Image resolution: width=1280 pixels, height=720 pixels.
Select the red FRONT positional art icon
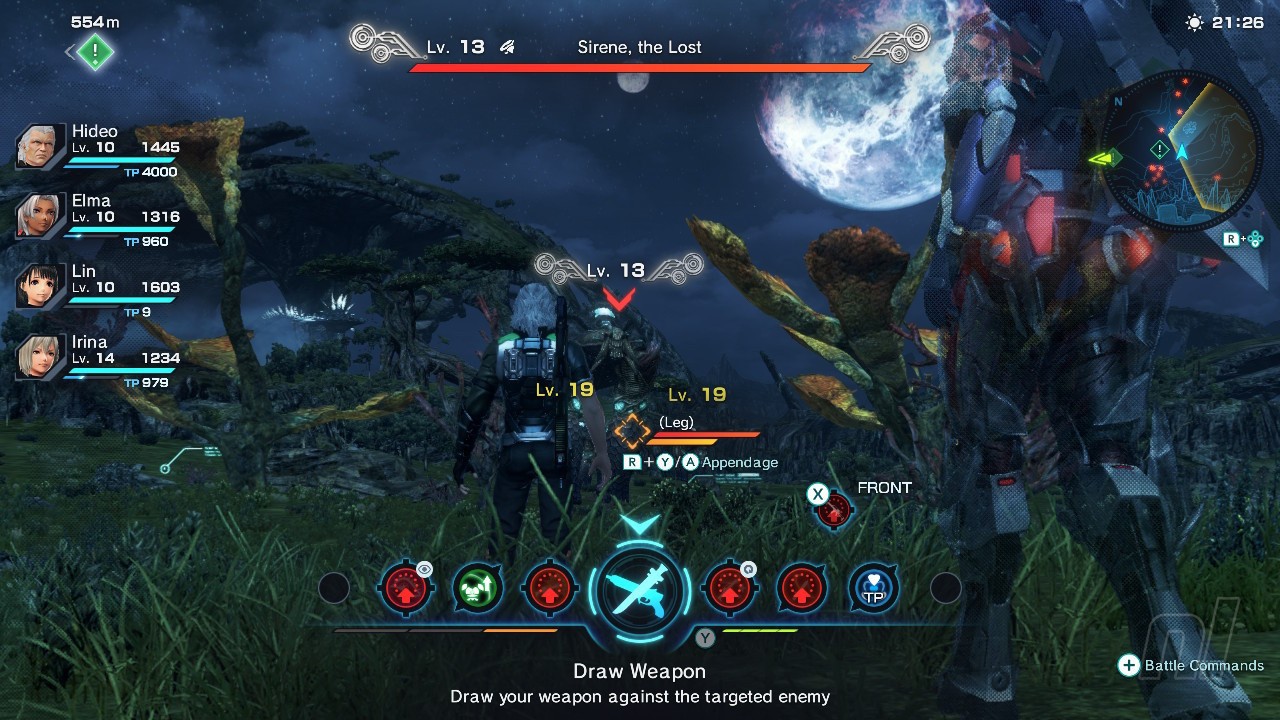tap(833, 510)
